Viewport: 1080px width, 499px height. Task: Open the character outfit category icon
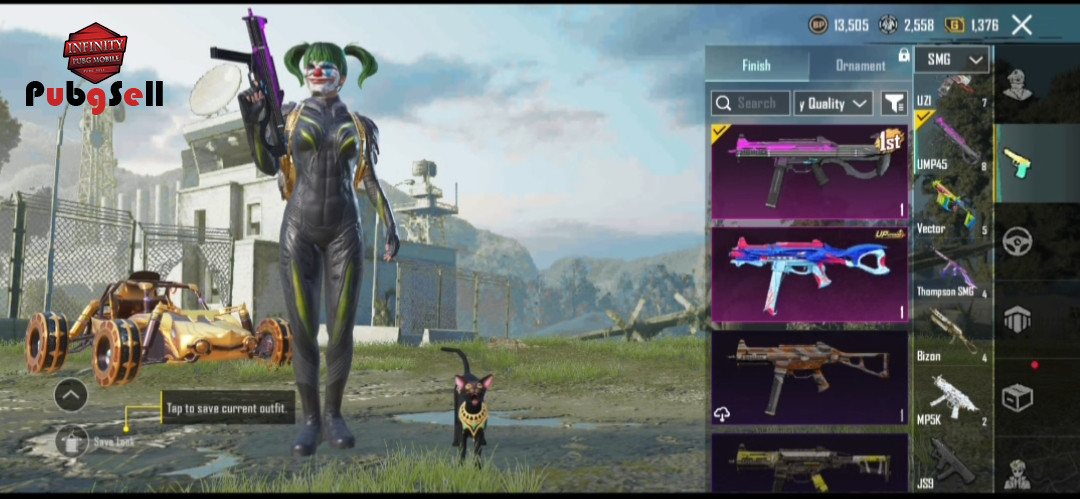click(1018, 86)
